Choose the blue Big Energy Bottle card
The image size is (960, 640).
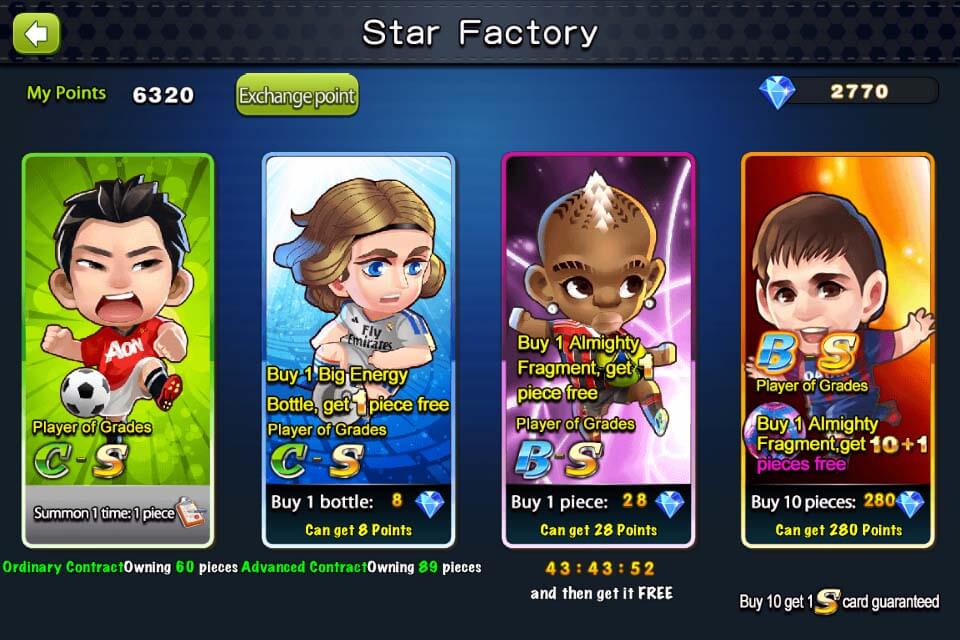pyautogui.click(x=358, y=320)
